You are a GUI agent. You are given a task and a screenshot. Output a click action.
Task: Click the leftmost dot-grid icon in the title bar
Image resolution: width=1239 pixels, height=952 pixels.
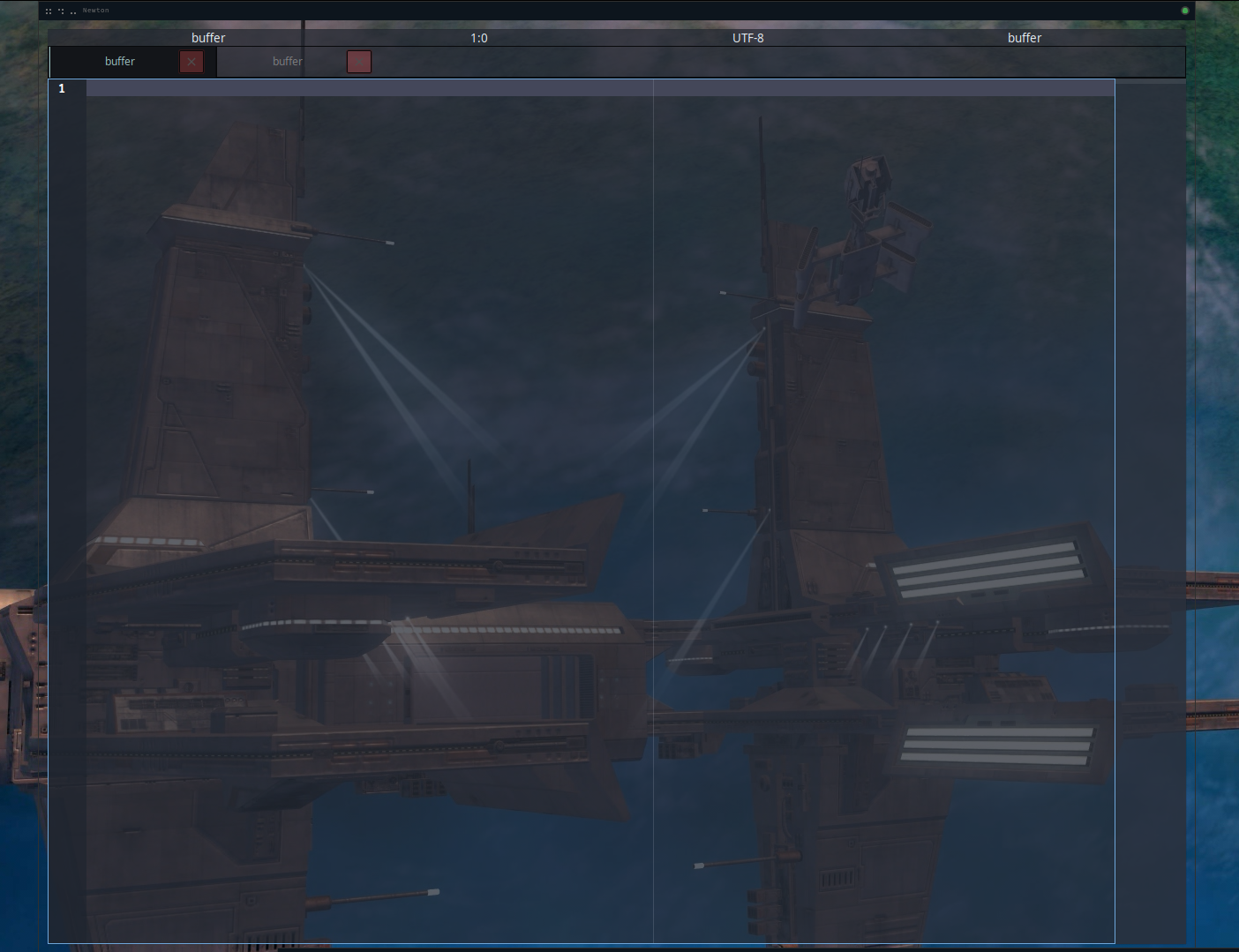49,11
